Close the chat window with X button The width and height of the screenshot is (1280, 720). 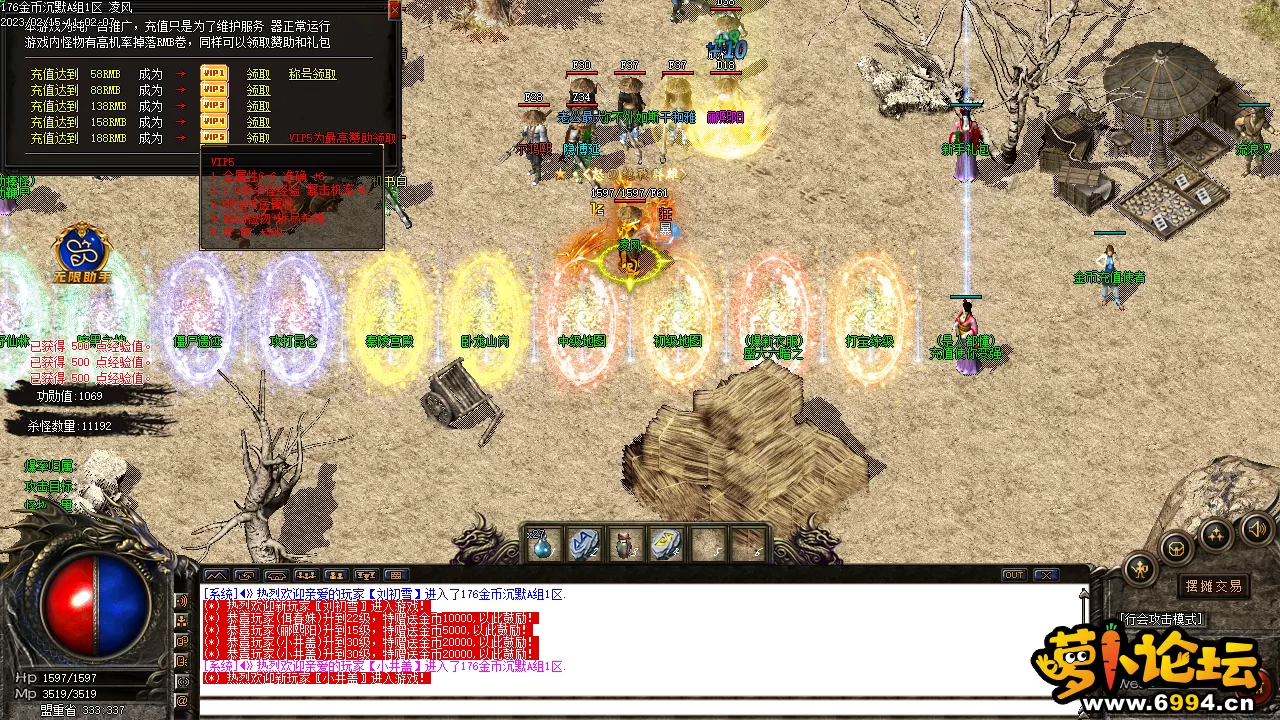pyautogui.click(x=1045, y=575)
